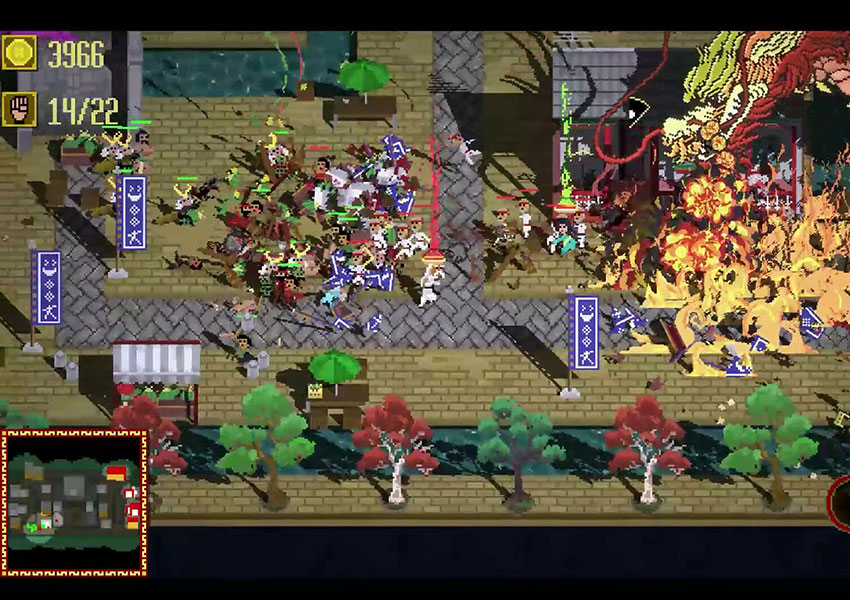Click the minimap with the red-gold border

click(74, 503)
